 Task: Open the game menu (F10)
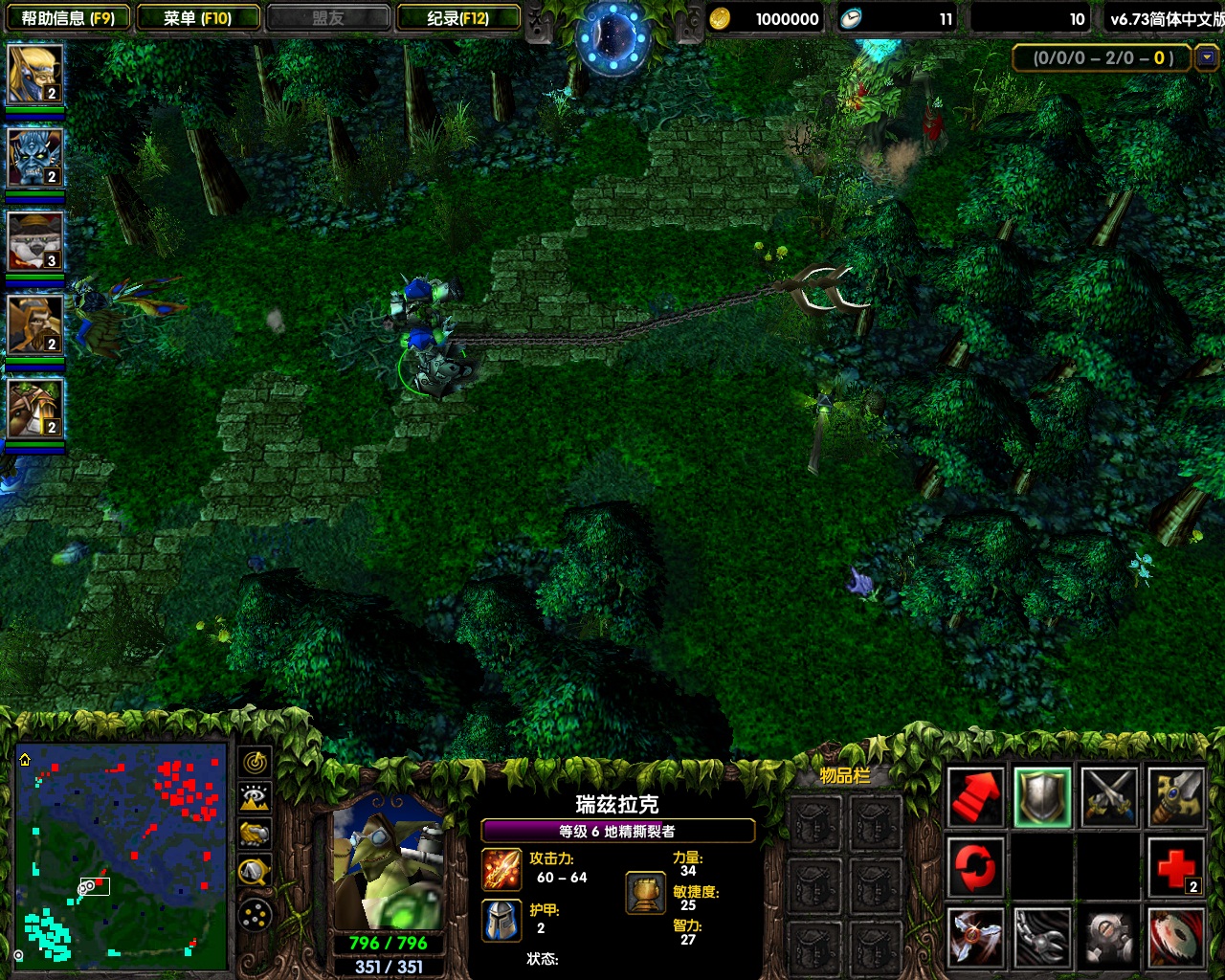pos(197,18)
